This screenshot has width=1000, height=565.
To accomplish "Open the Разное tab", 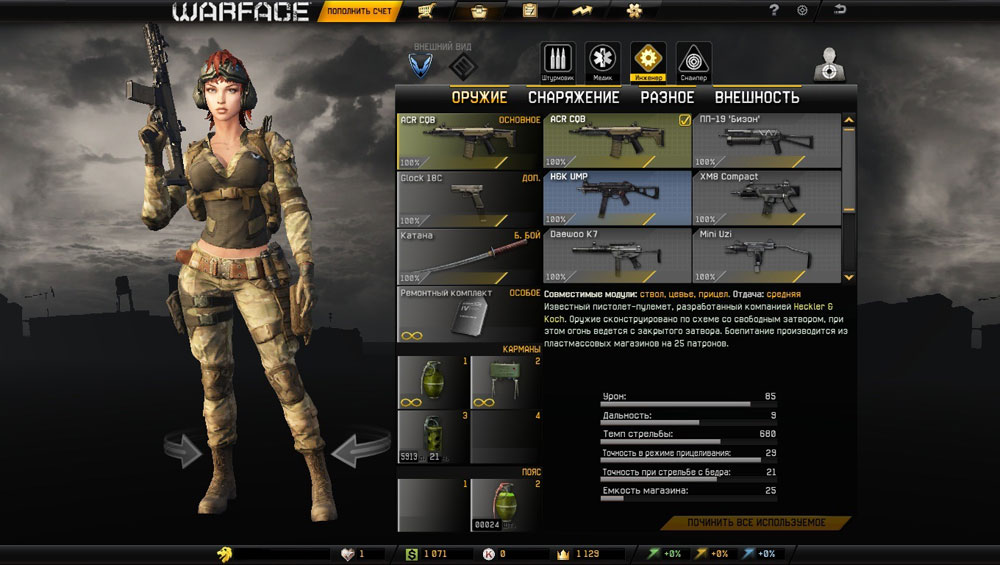I will pyautogui.click(x=667, y=97).
